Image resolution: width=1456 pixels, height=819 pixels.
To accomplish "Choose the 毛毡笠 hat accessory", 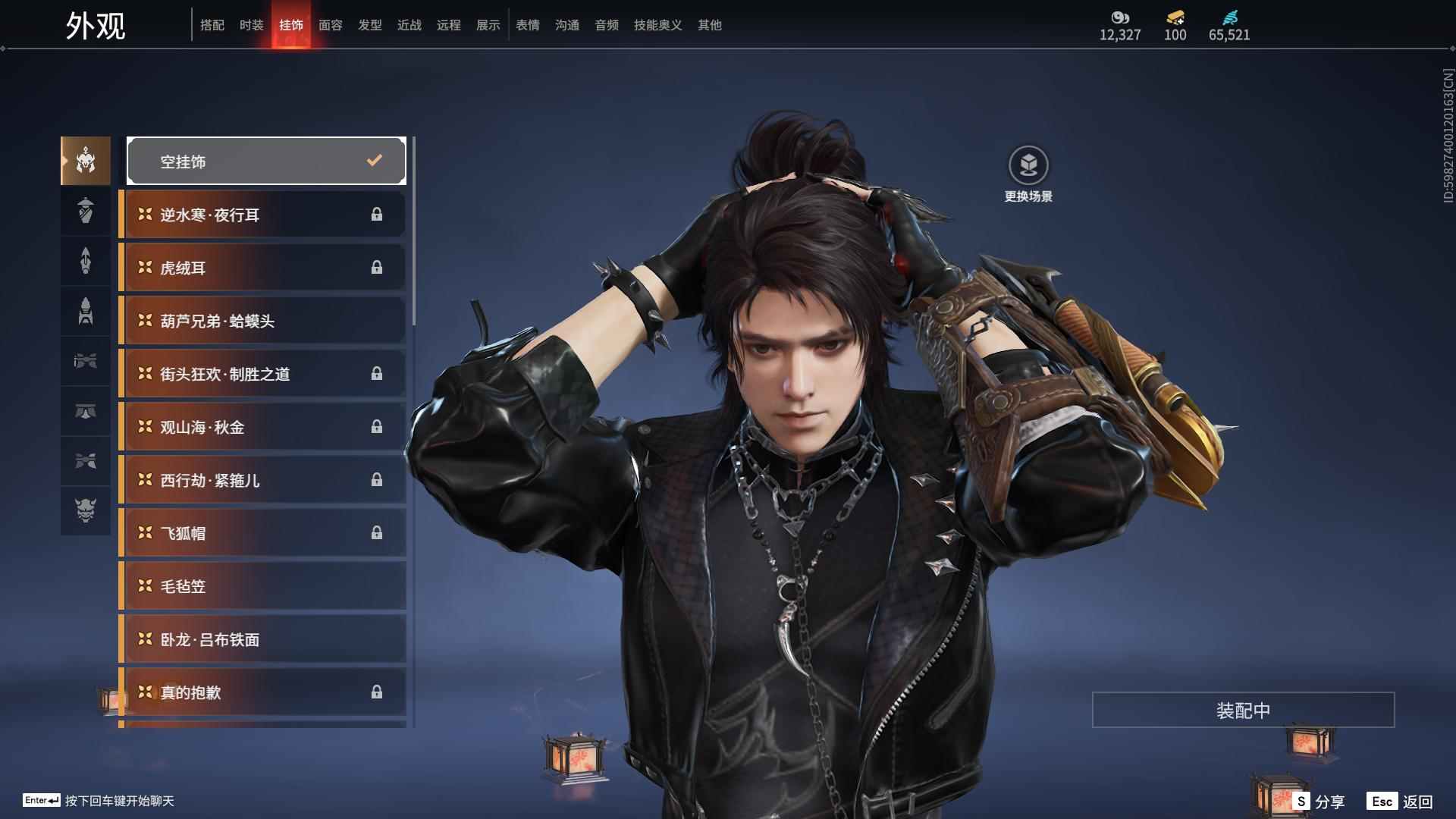I will [262, 586].
